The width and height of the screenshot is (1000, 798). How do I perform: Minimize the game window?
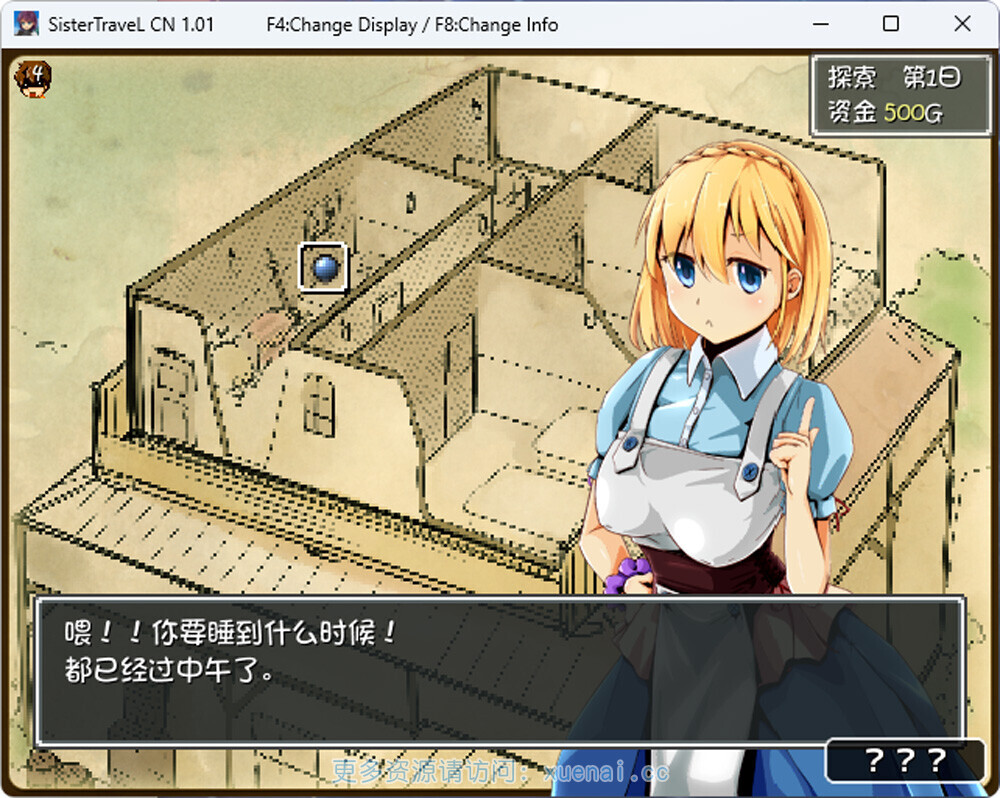(820, 24)
